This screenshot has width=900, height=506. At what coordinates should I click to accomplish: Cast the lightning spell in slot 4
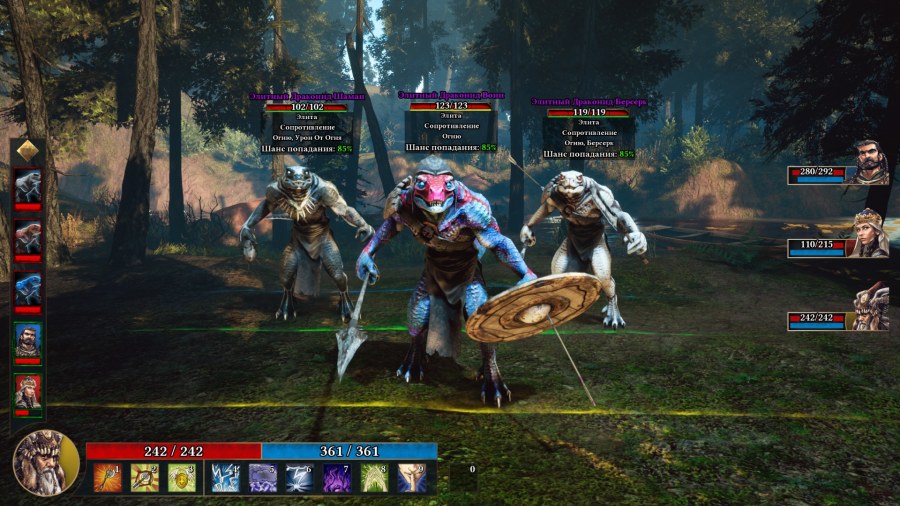pos(225,477)
